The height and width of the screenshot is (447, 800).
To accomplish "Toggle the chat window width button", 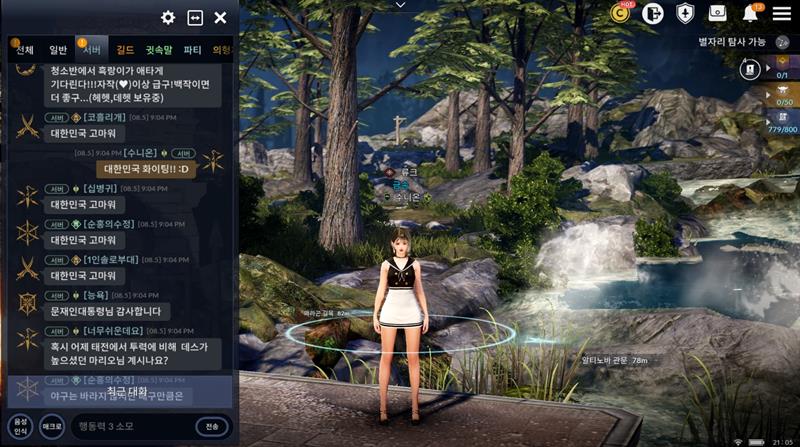I will [x=195, y=17].
